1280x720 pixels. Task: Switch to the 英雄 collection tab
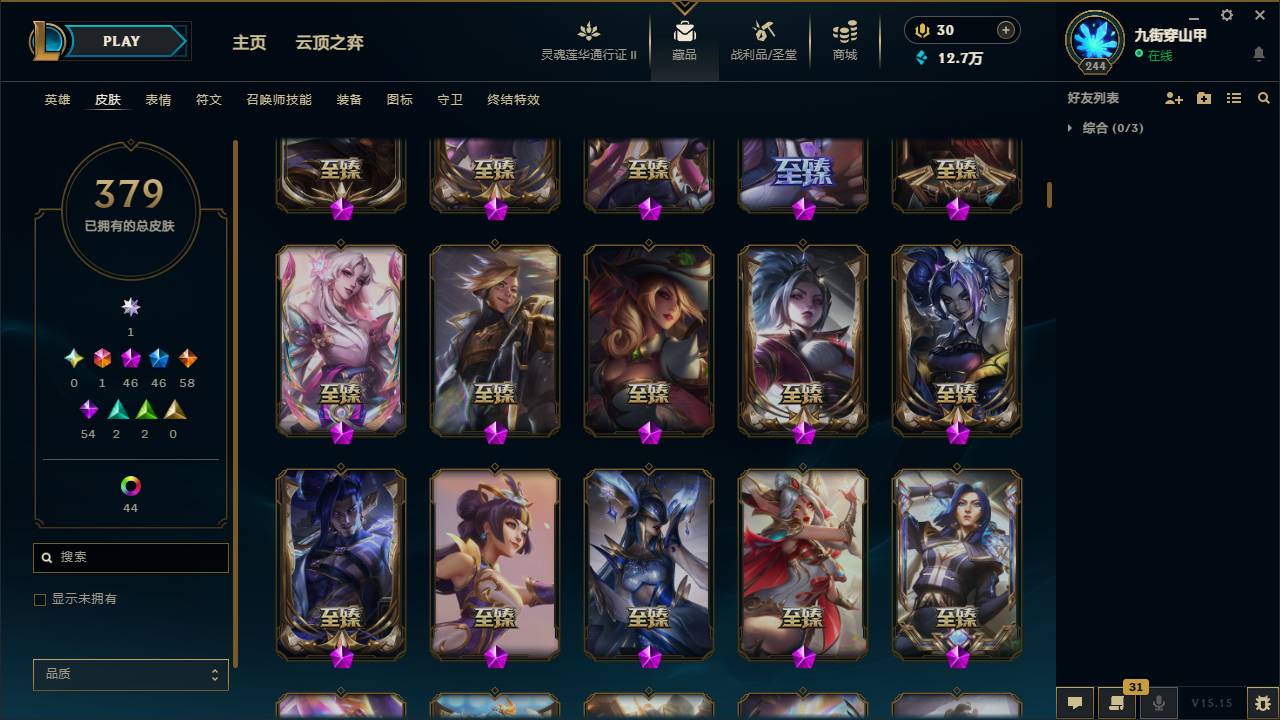pyautogui.click(x=57, y=100)
